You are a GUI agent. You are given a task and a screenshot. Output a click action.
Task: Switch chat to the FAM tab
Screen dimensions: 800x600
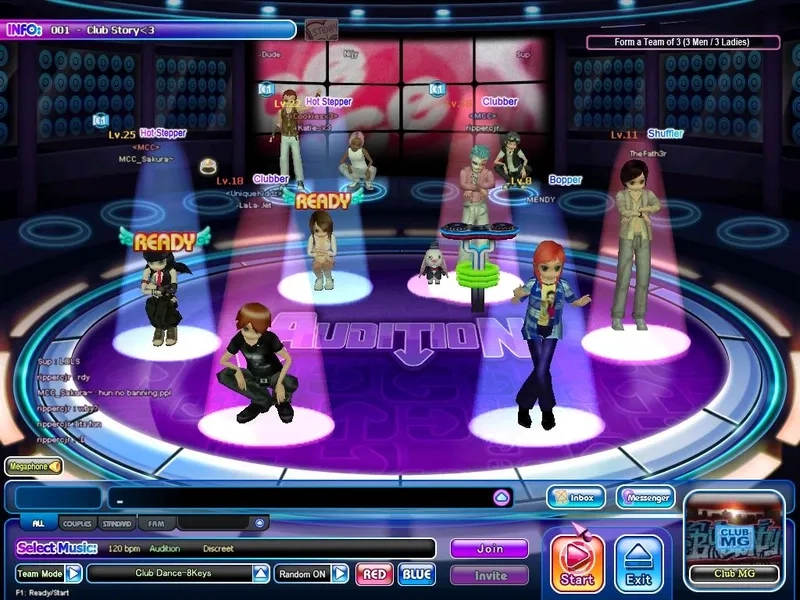point(155,523)
